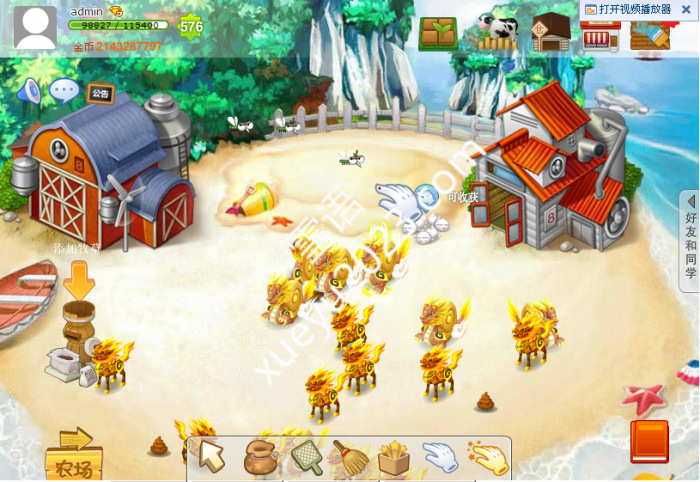The width and height of the screenshot is (700, 482).
Task: Open the 公告 announcement board
Action: pyautogui.click(x=100, y=93)
